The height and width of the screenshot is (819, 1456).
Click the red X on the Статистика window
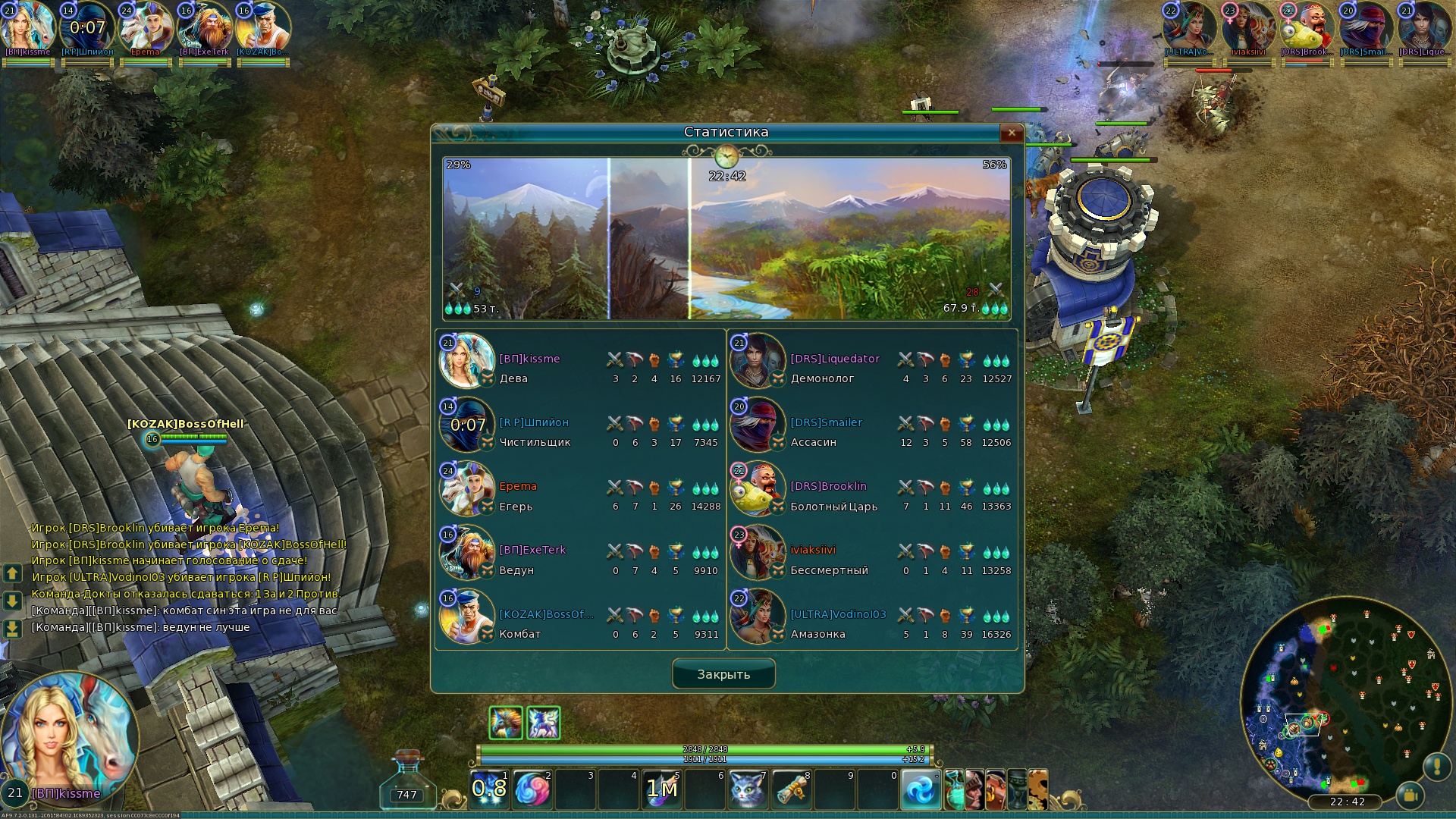point(1012,133)
